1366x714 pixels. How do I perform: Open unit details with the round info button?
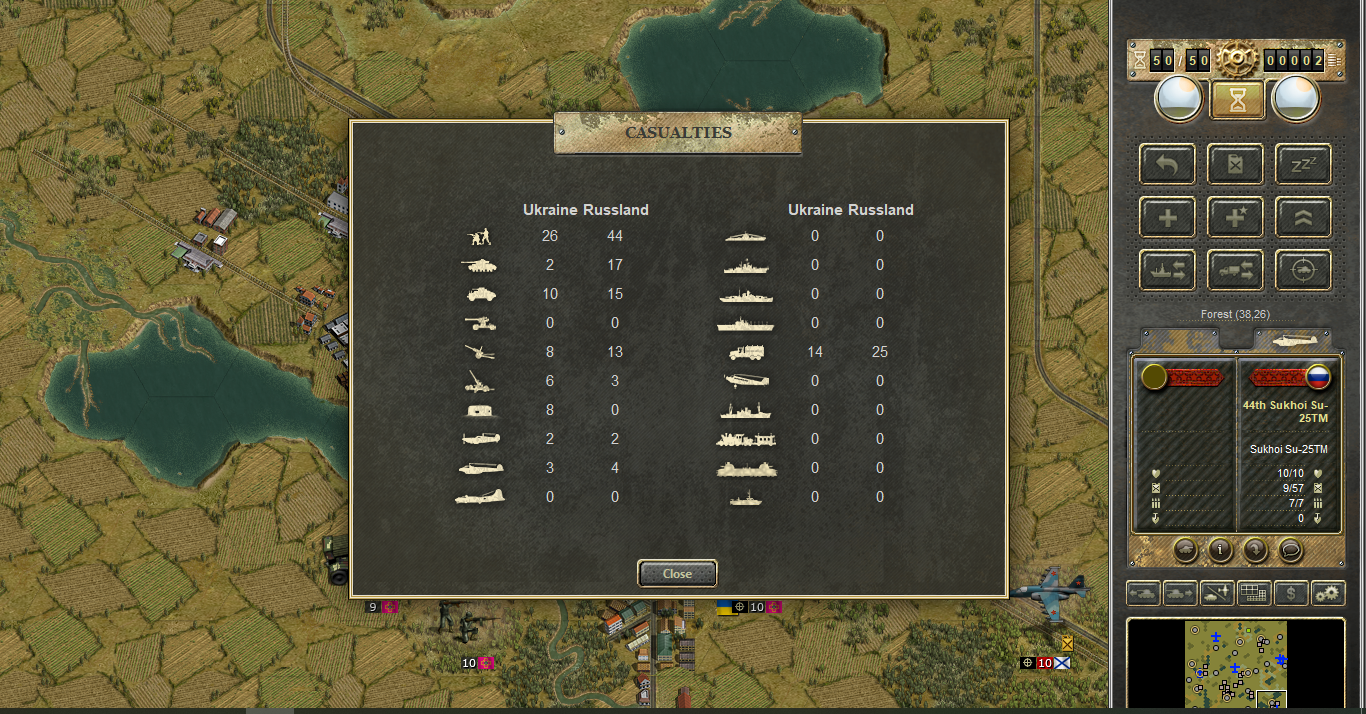pyautogui.click(x=1219, y=549)
